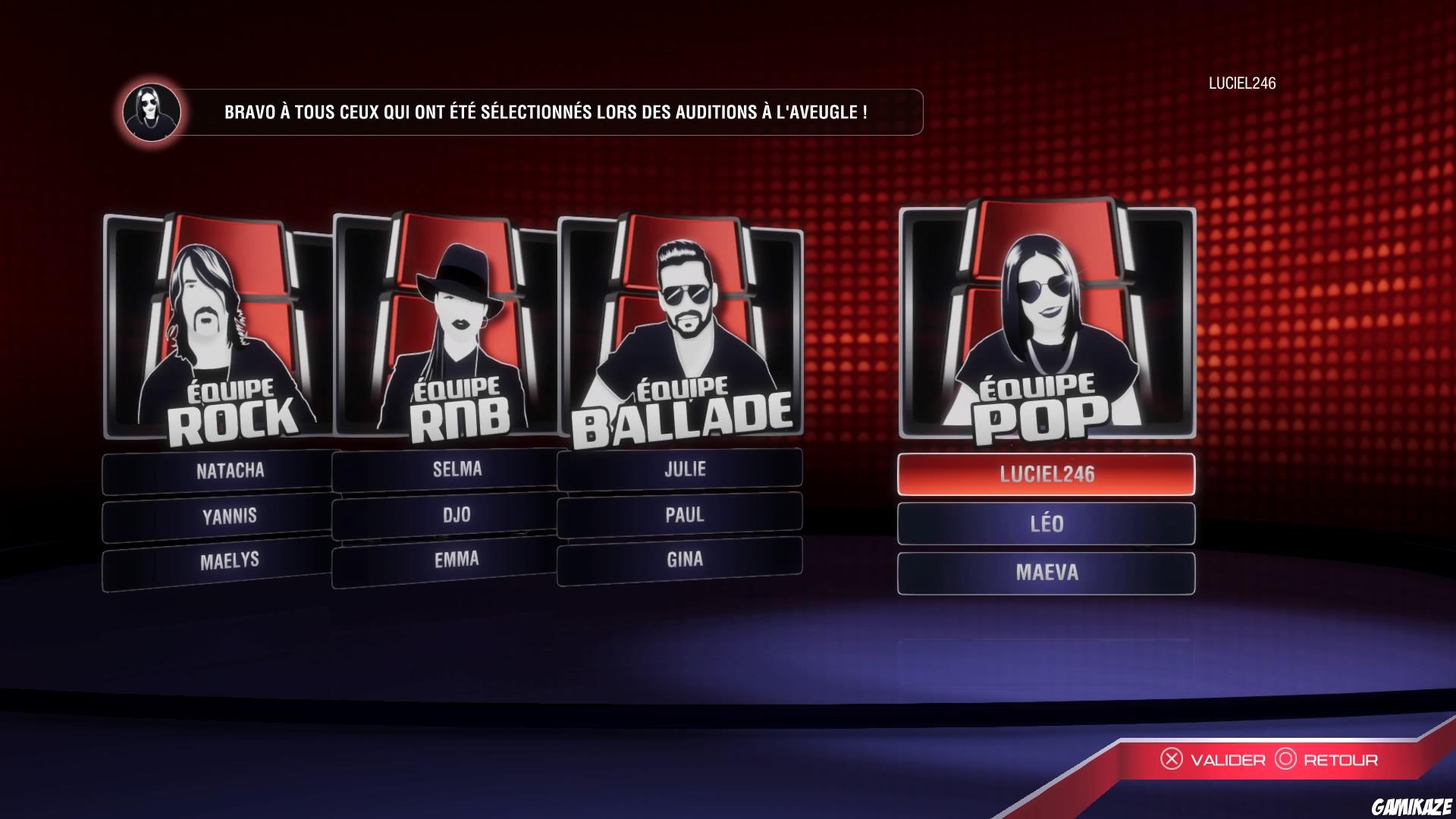This screenshot has width=1456, height=819.
Task: Click the circle retour button symbol
Action: pos(1286,759)
